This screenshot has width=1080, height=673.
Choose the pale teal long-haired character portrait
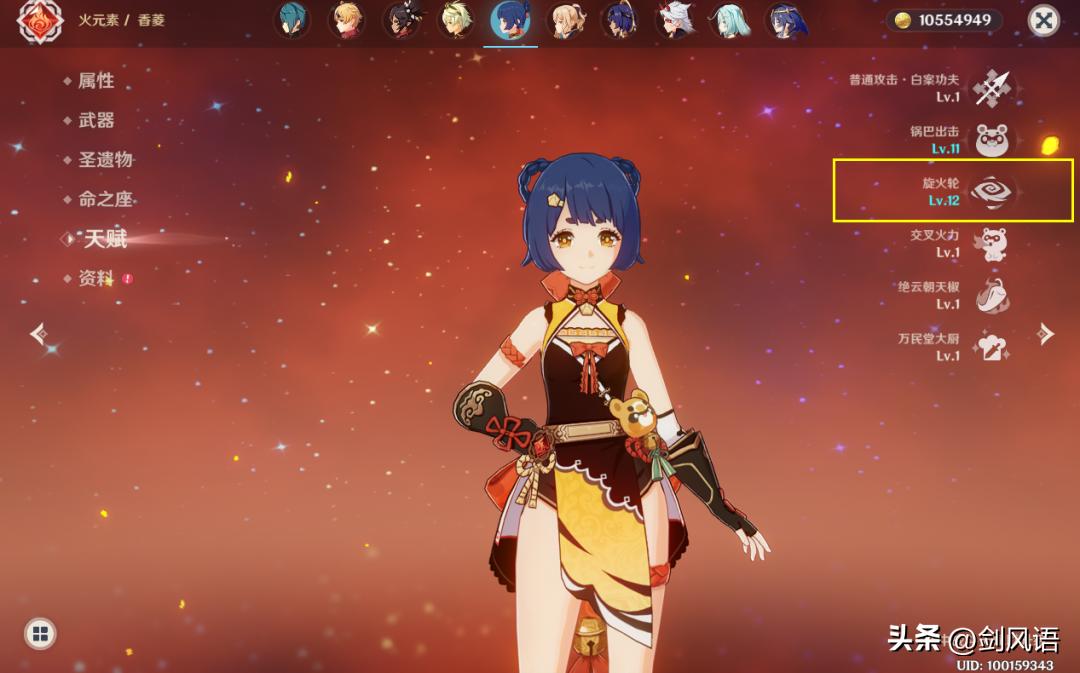(730, 21)
